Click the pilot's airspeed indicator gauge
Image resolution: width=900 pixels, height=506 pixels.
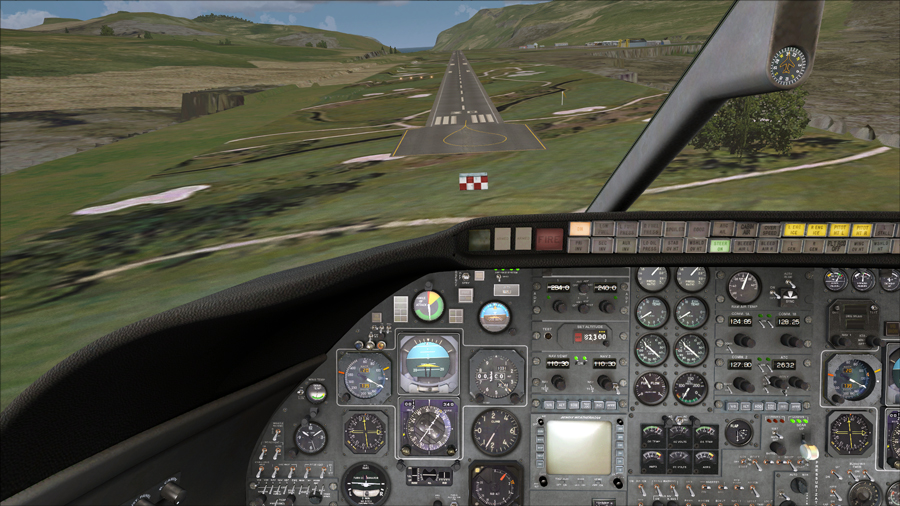point(366,377)
